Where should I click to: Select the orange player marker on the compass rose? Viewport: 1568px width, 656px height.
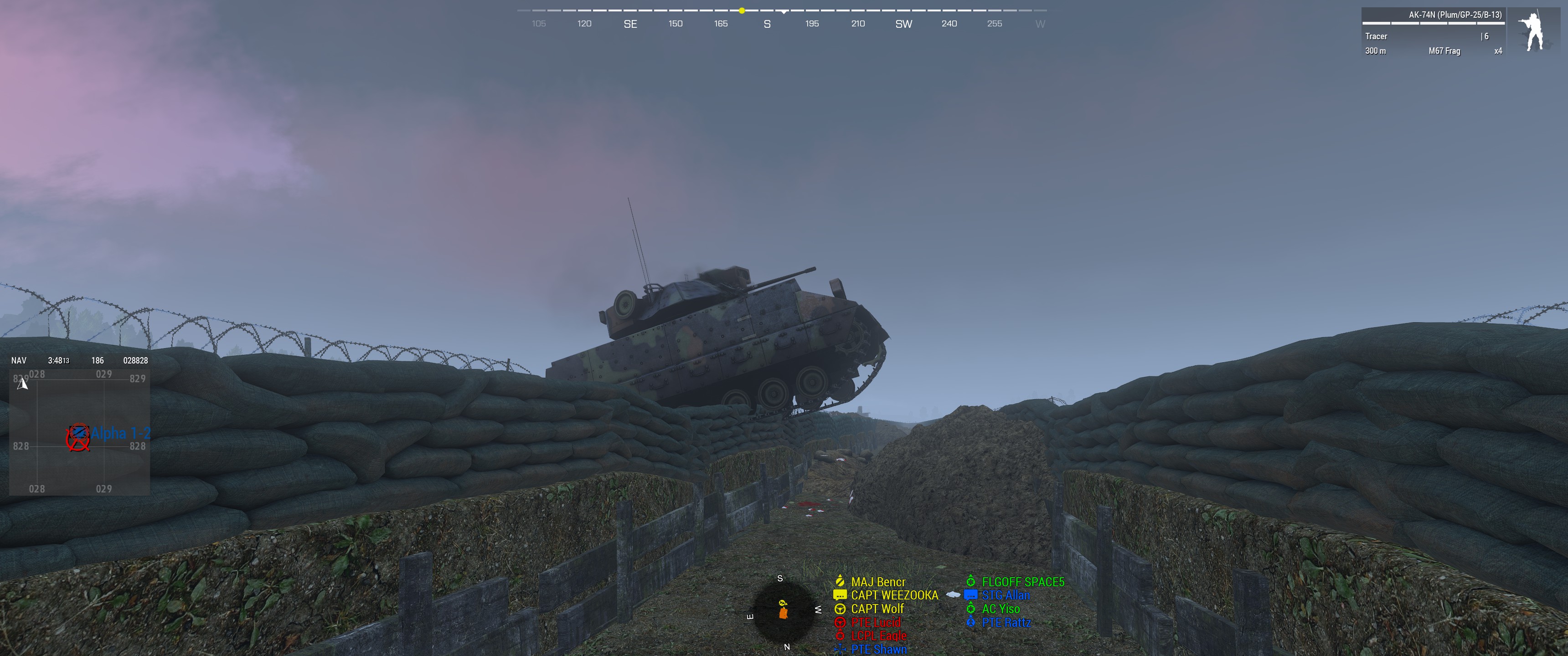coord(784,613)
